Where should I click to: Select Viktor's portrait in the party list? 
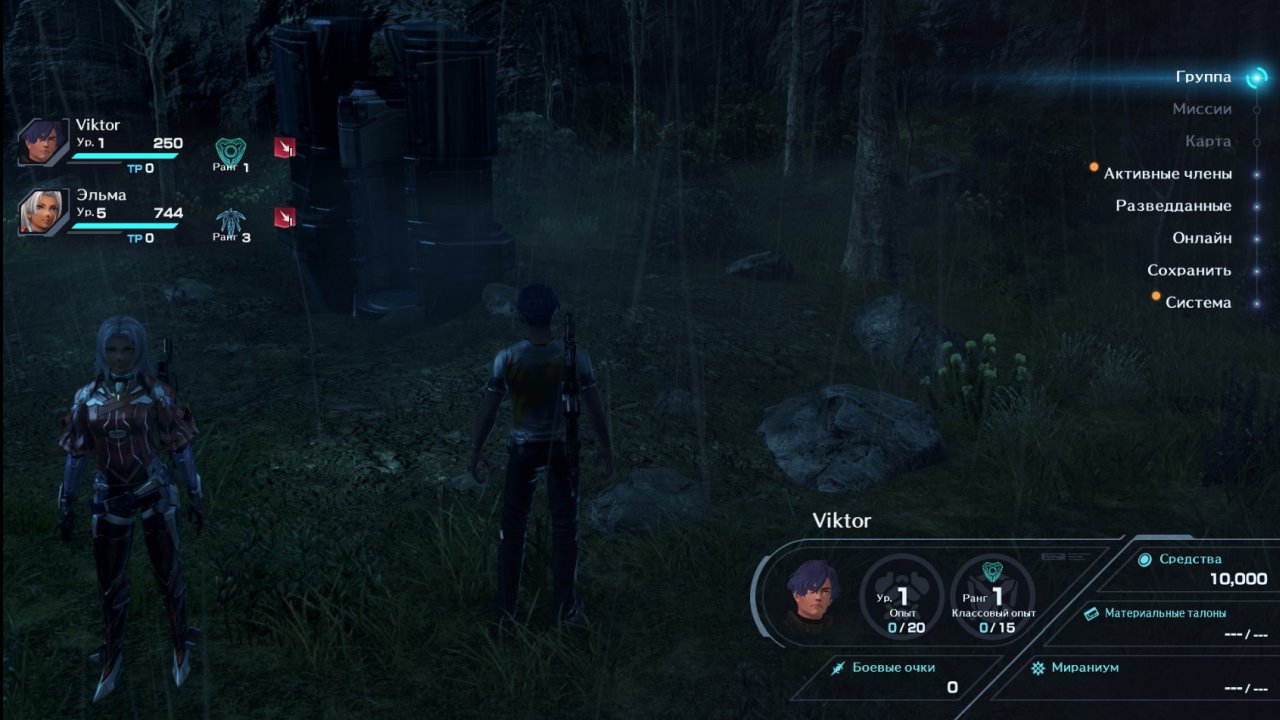tap(44, 142)
